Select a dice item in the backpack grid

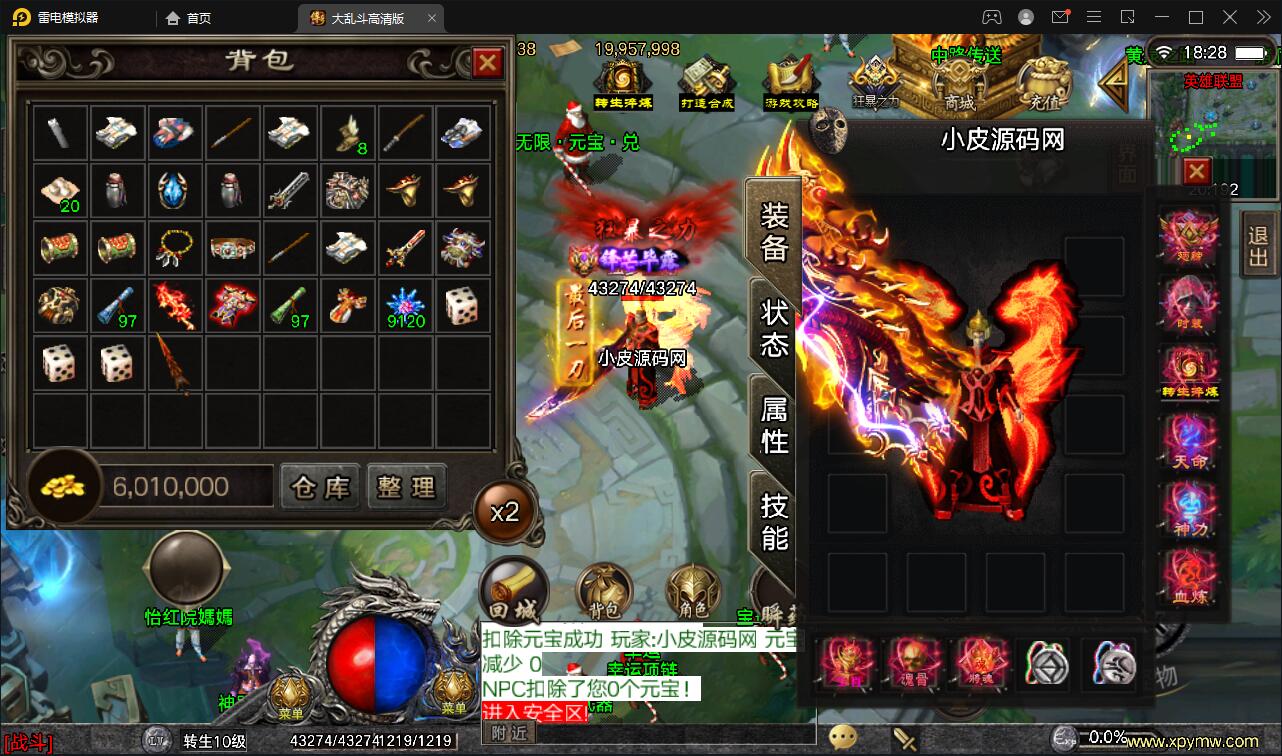(x=59, y=362)
